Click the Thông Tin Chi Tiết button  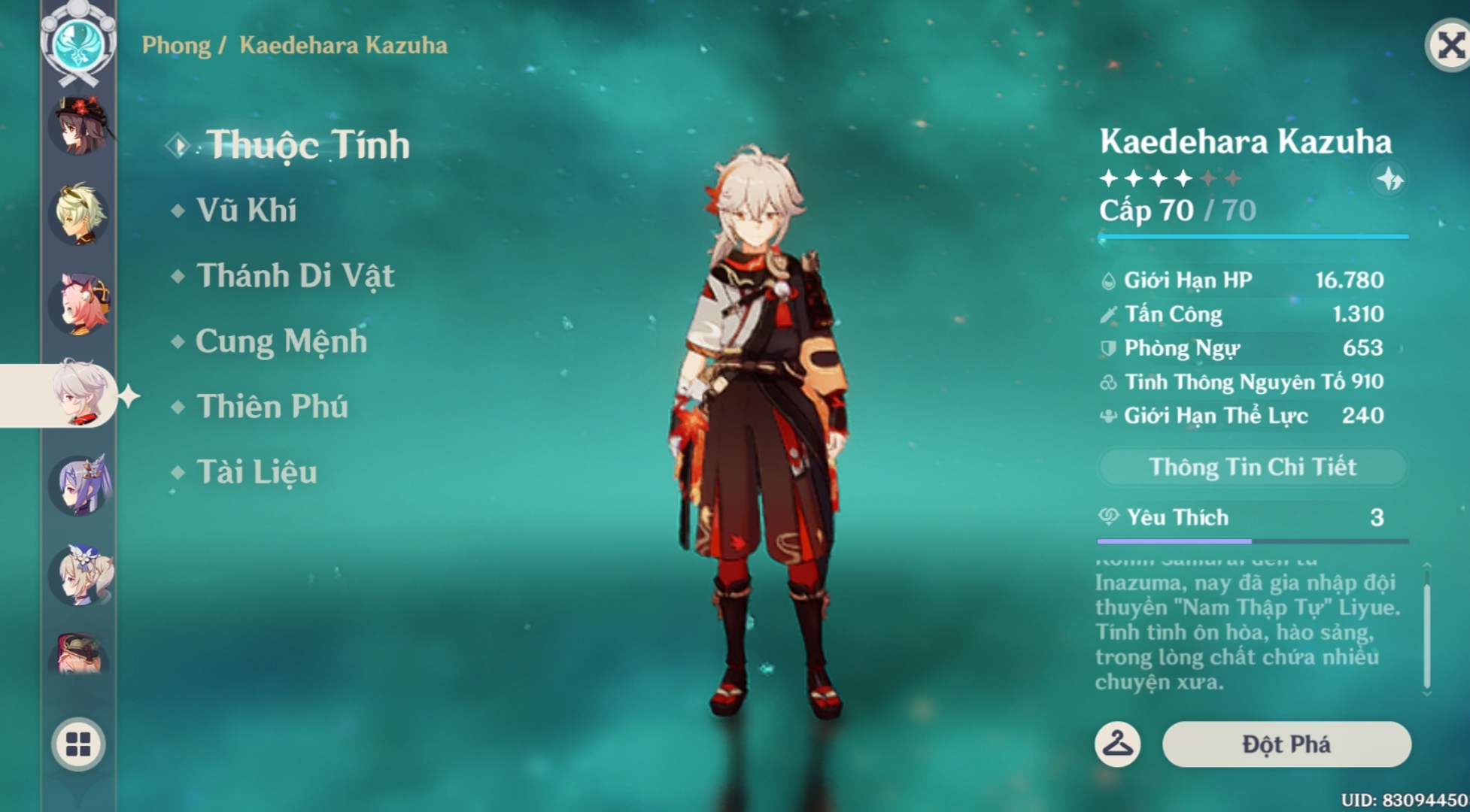coord(1252,466)
